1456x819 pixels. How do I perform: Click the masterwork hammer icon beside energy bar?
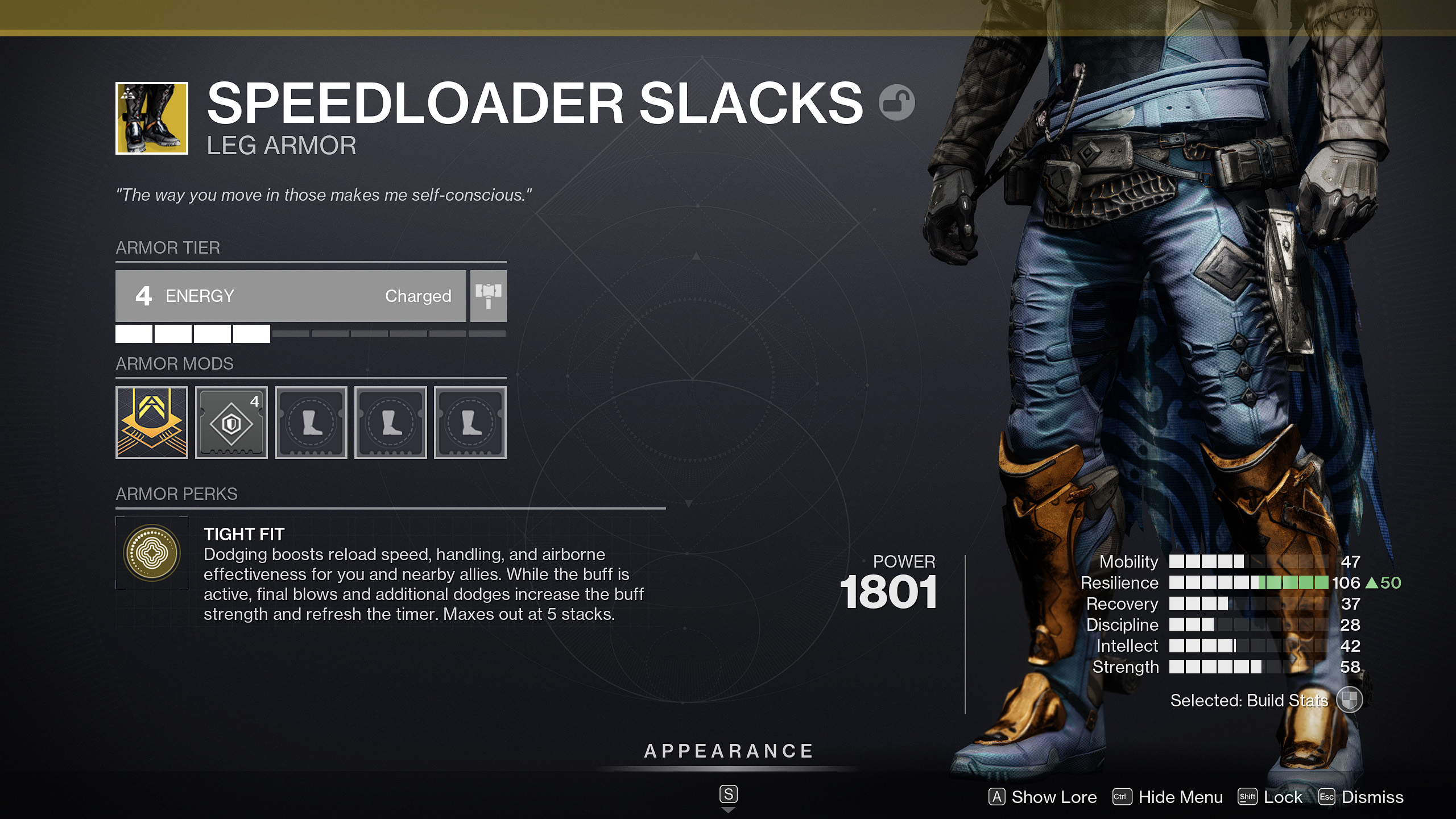point(488,296)
